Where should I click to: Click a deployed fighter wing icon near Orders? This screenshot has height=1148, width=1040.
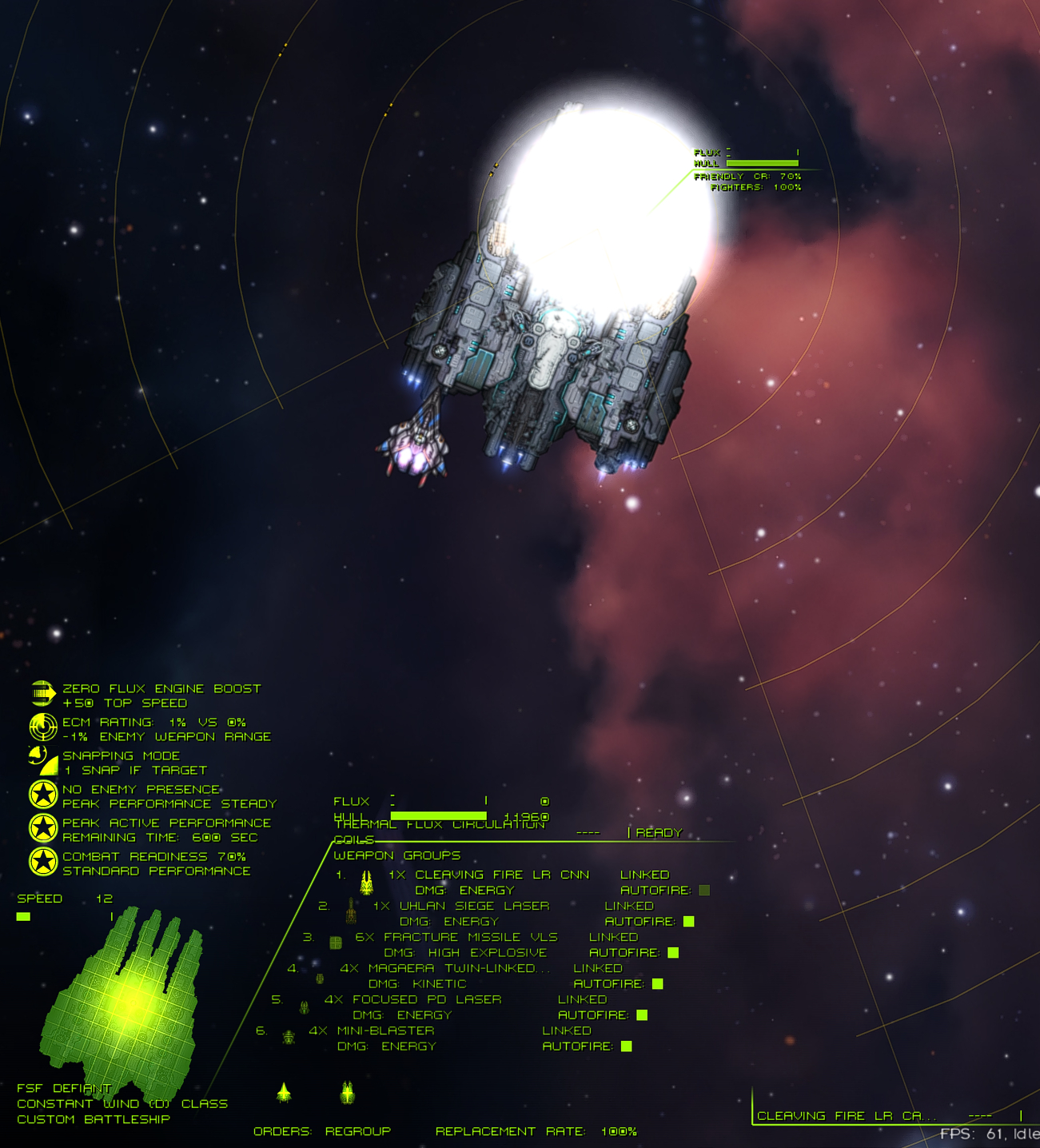pyautogui.click(x=285, y=1091)
